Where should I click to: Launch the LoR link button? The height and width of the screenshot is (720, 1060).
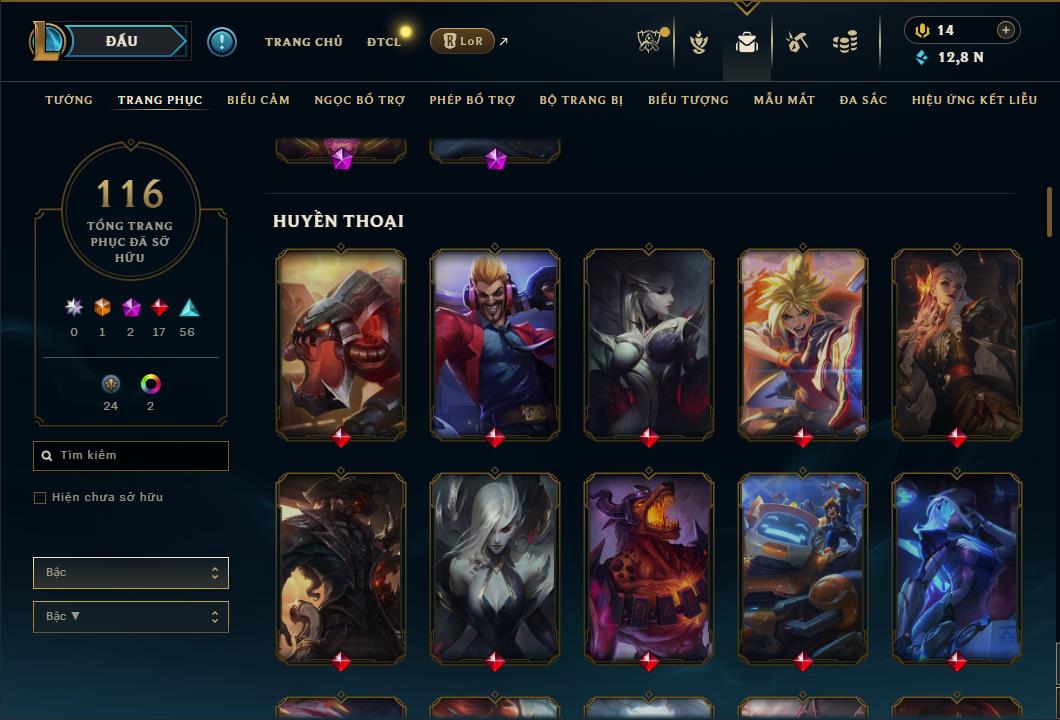462,41
